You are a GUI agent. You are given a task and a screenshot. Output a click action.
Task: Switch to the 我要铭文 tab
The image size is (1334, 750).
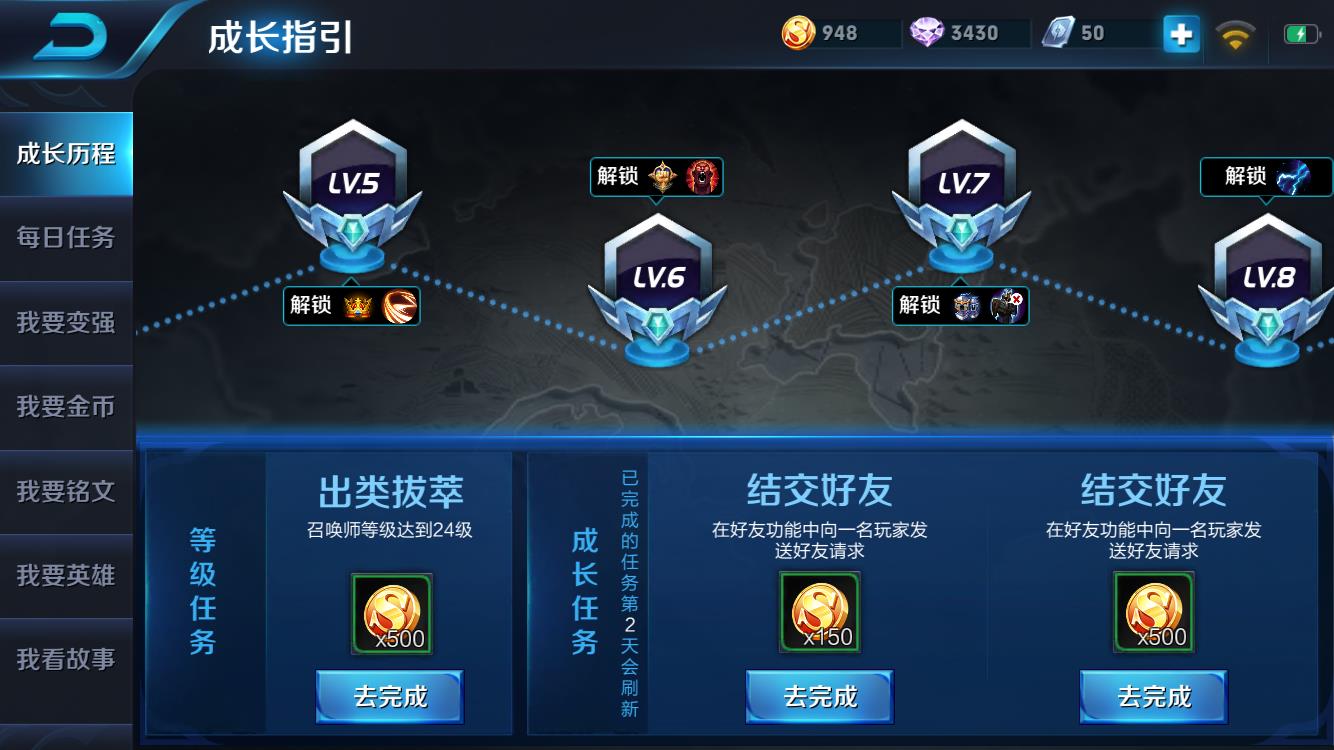[x=66, y=491]
